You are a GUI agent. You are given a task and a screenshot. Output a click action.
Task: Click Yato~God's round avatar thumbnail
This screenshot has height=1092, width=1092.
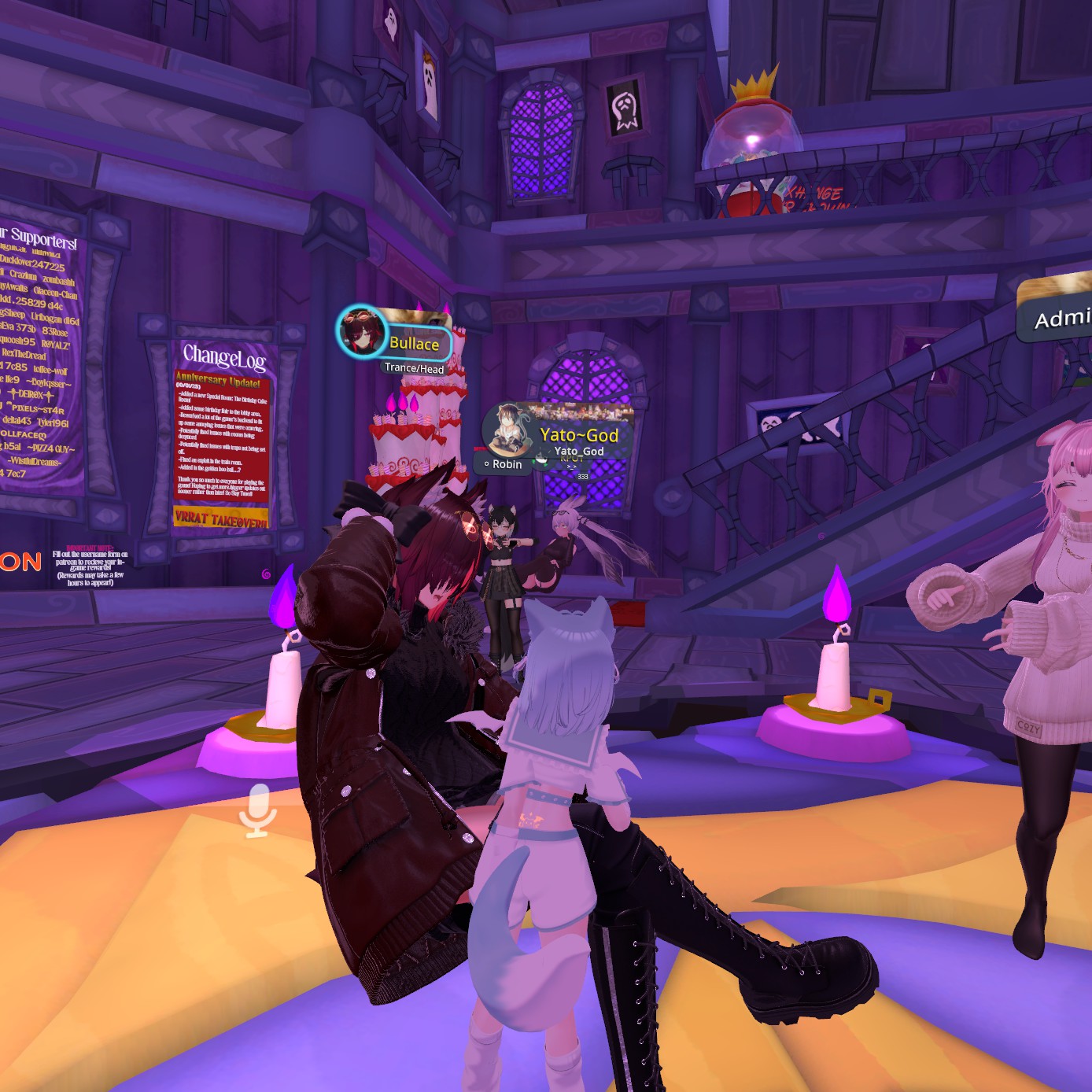click(x=507, y=430)
